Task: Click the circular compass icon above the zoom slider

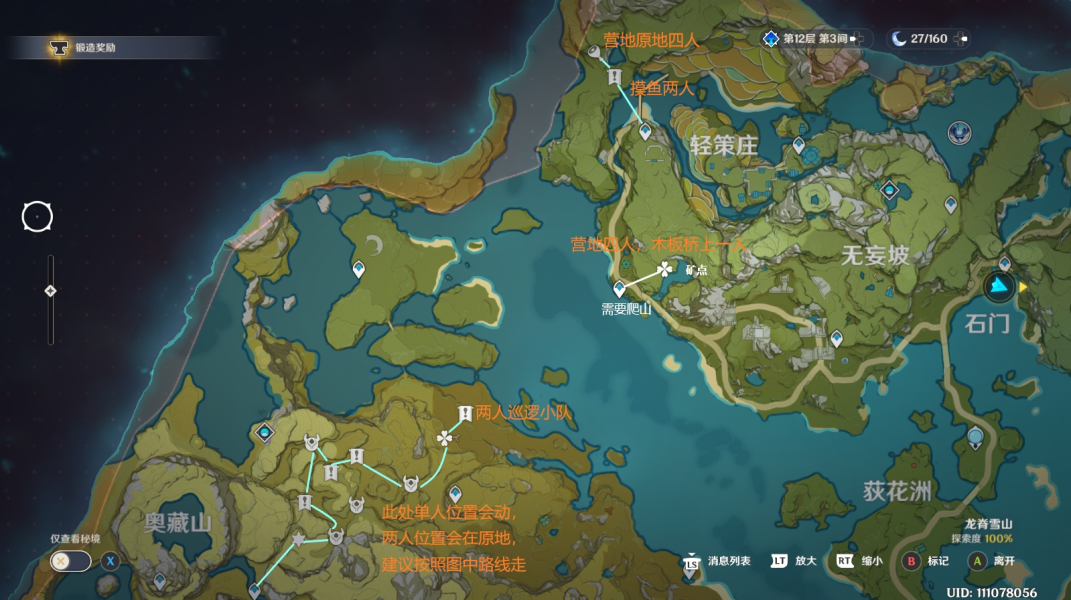Action: click(37, 216)
